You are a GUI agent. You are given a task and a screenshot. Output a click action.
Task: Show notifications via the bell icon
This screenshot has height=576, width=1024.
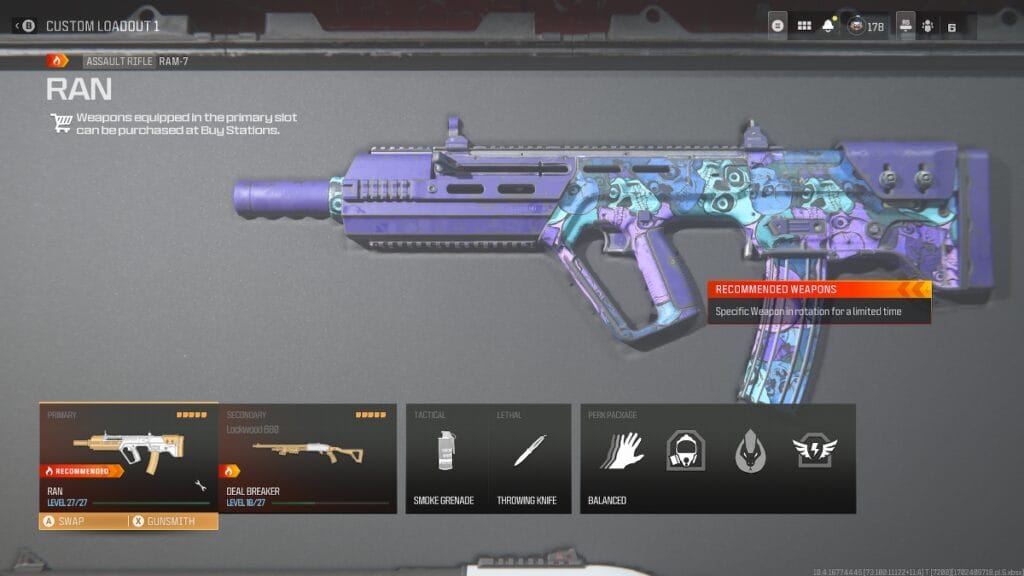click(828, 26)
